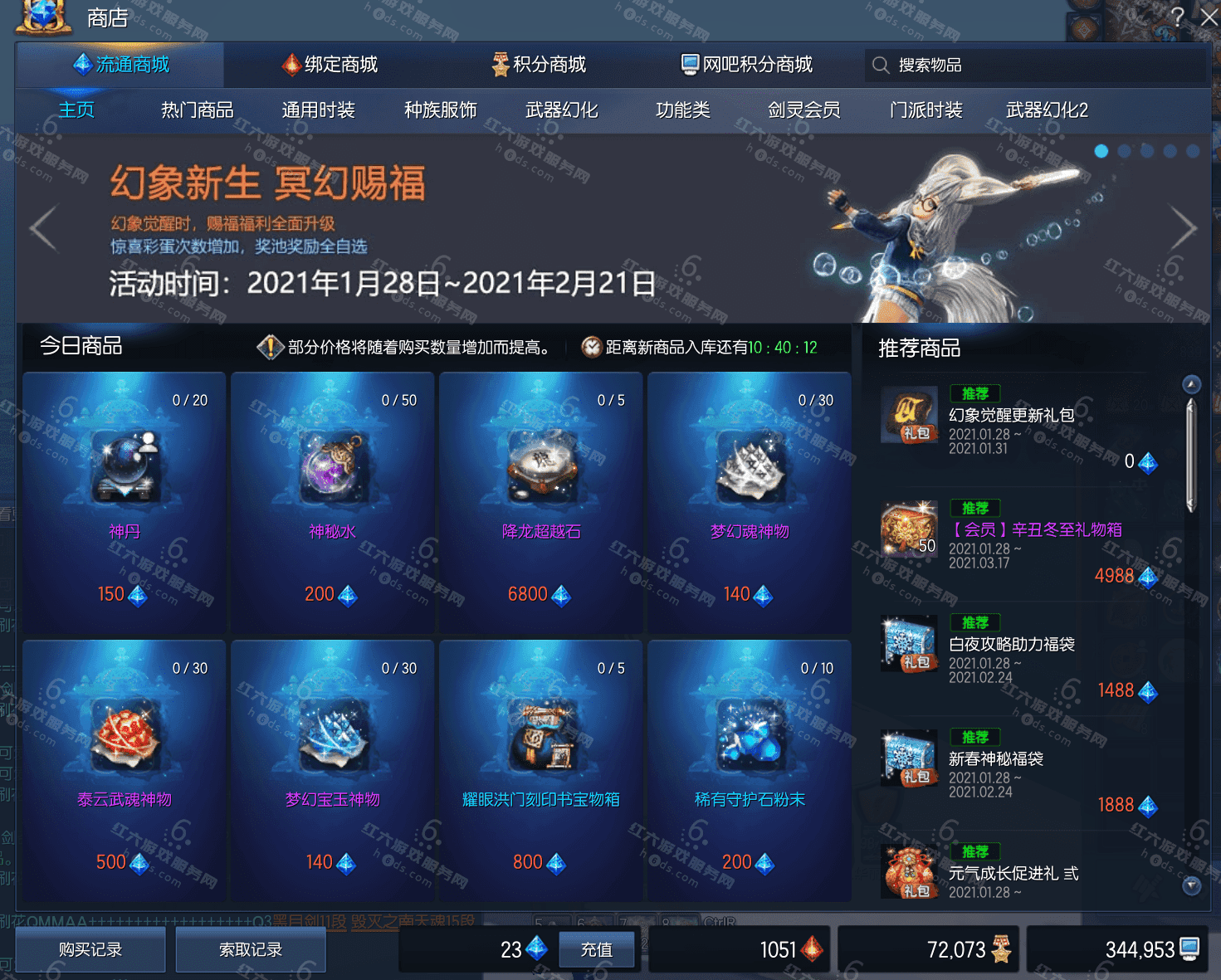
Task: Click the flame icon beside 绑定商城
Action: pyautogui.click(x=291, y=64)
